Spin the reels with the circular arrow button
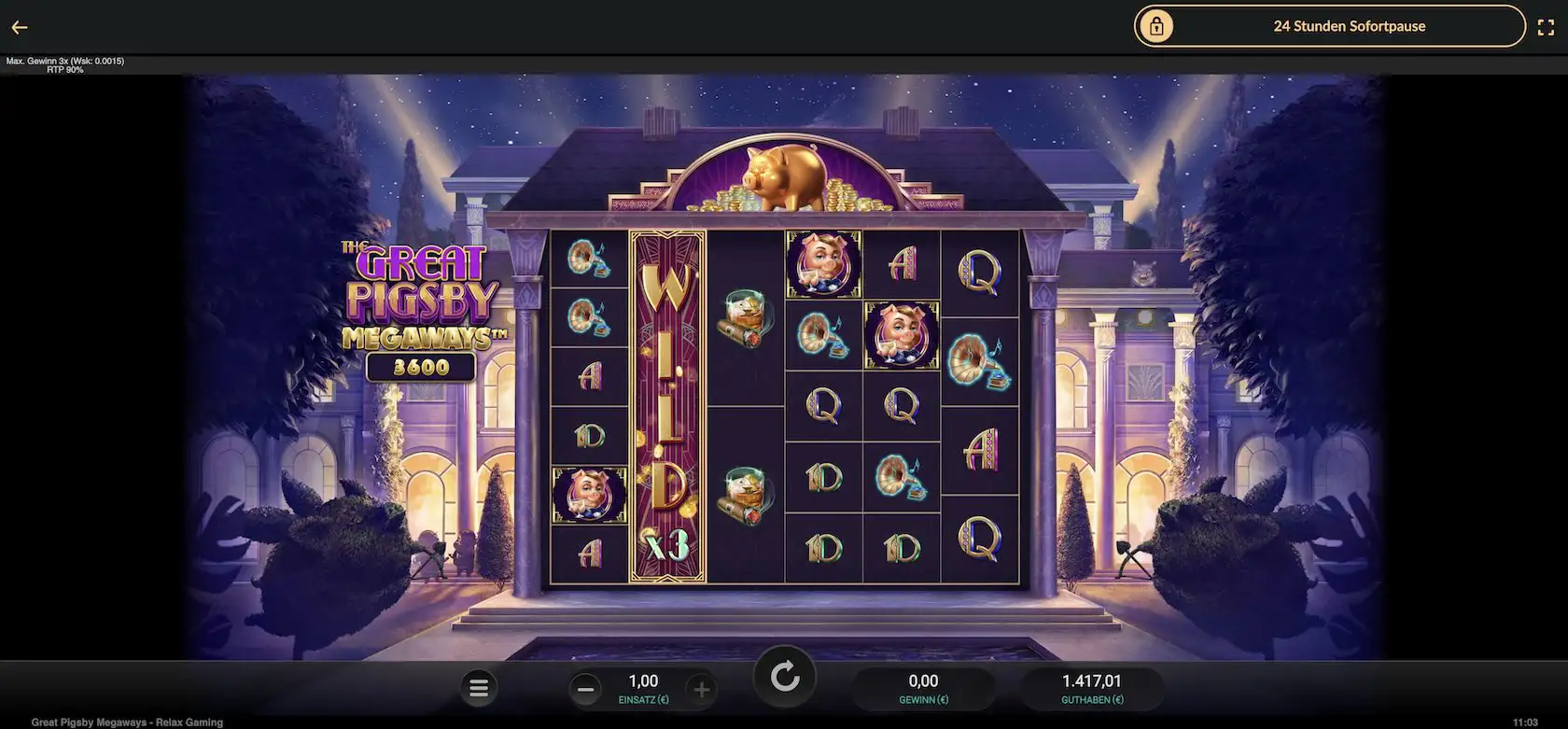The width and height of the screenshot is (1568, 729). [785, 677]
